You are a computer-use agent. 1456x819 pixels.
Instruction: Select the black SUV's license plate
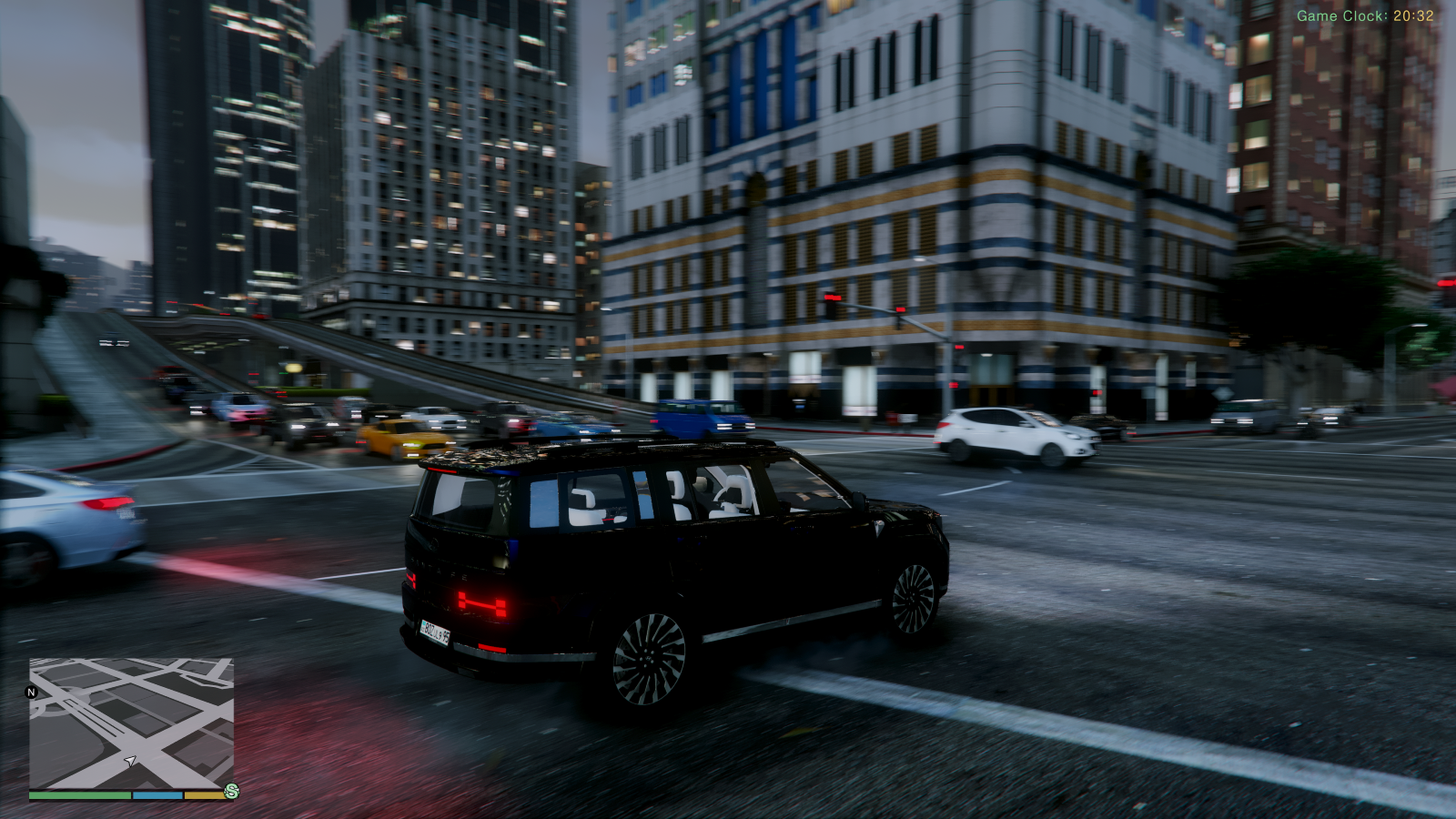click(435, 632)
